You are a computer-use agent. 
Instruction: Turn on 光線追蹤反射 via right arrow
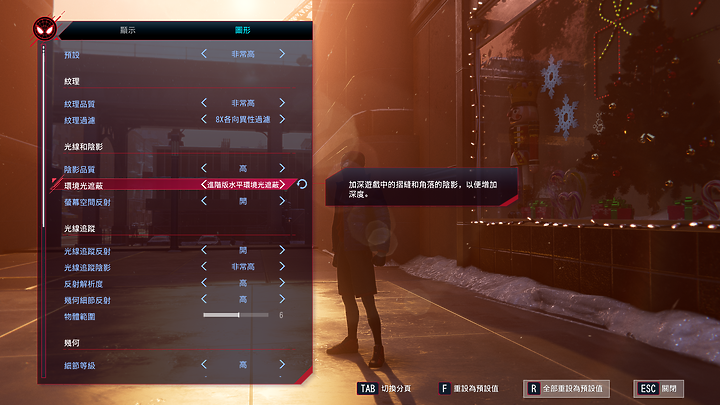click(x=282, y=250)
